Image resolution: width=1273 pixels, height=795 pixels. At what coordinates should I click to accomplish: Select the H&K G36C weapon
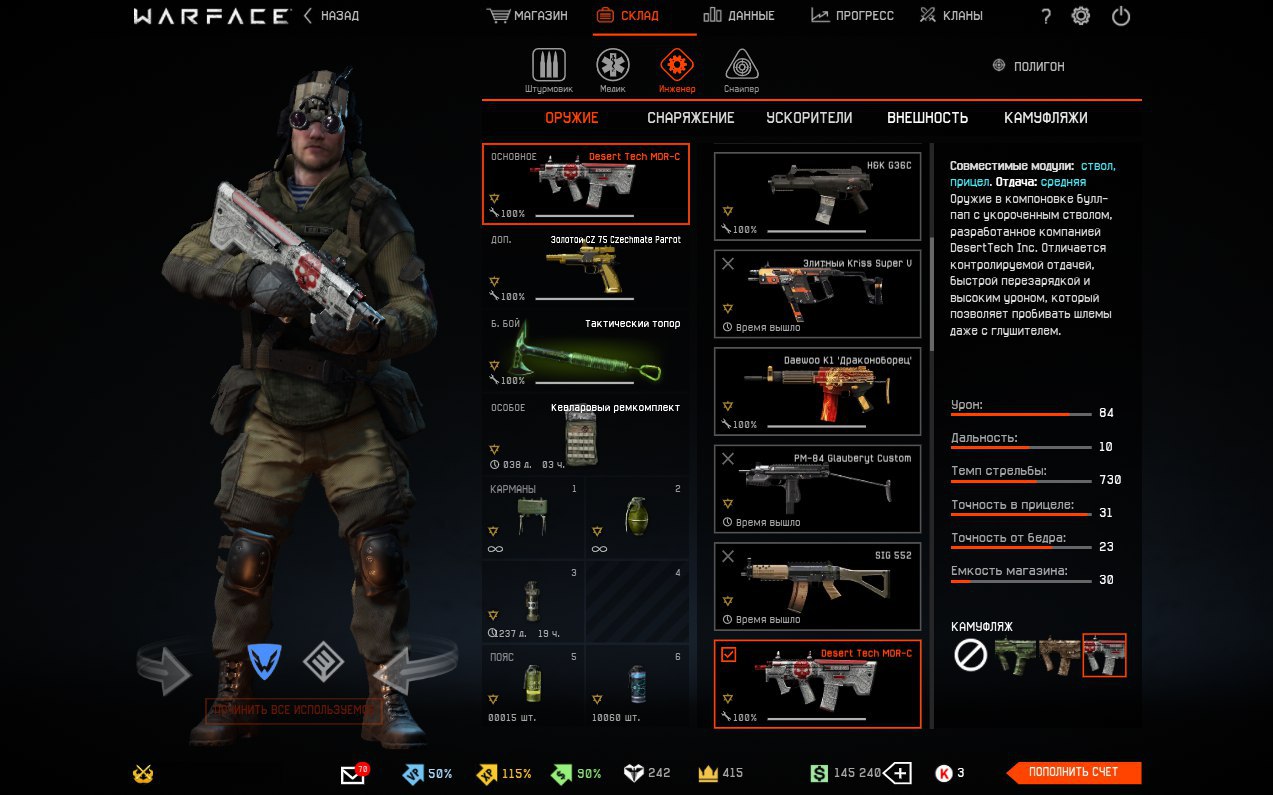817,196
